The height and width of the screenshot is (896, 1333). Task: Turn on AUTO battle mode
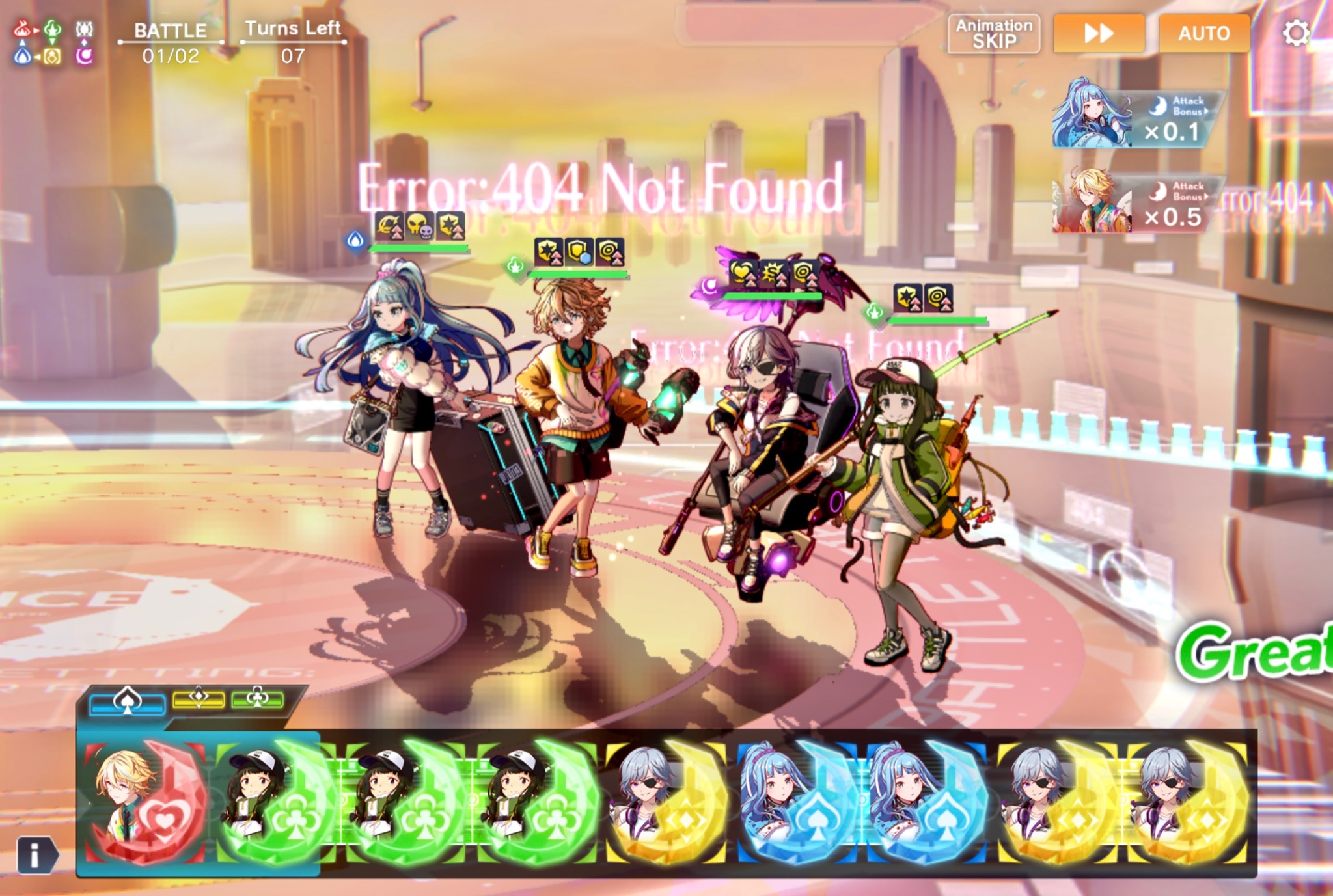pos(1203,34)
